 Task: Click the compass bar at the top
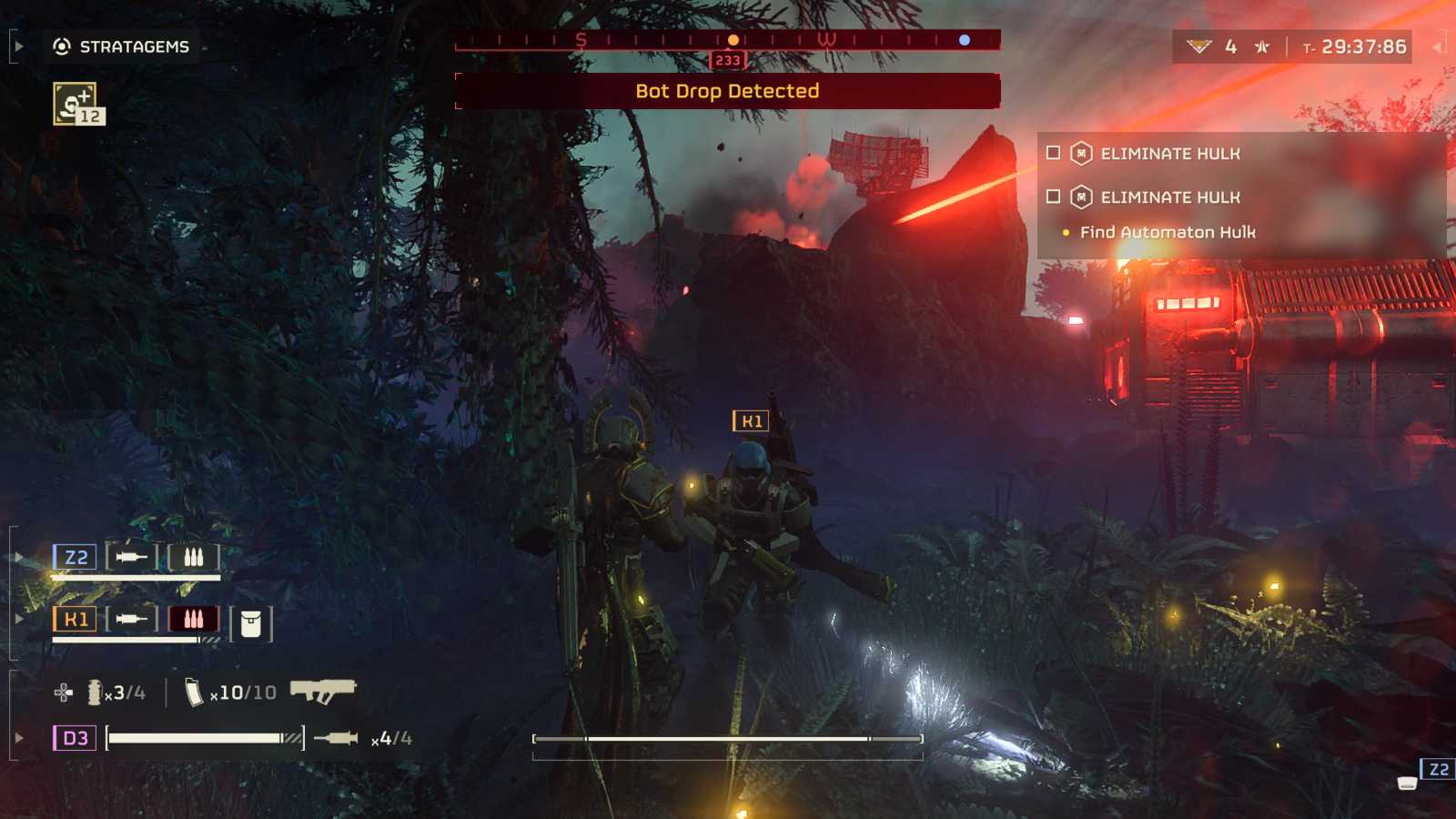(x=727, y=40)
